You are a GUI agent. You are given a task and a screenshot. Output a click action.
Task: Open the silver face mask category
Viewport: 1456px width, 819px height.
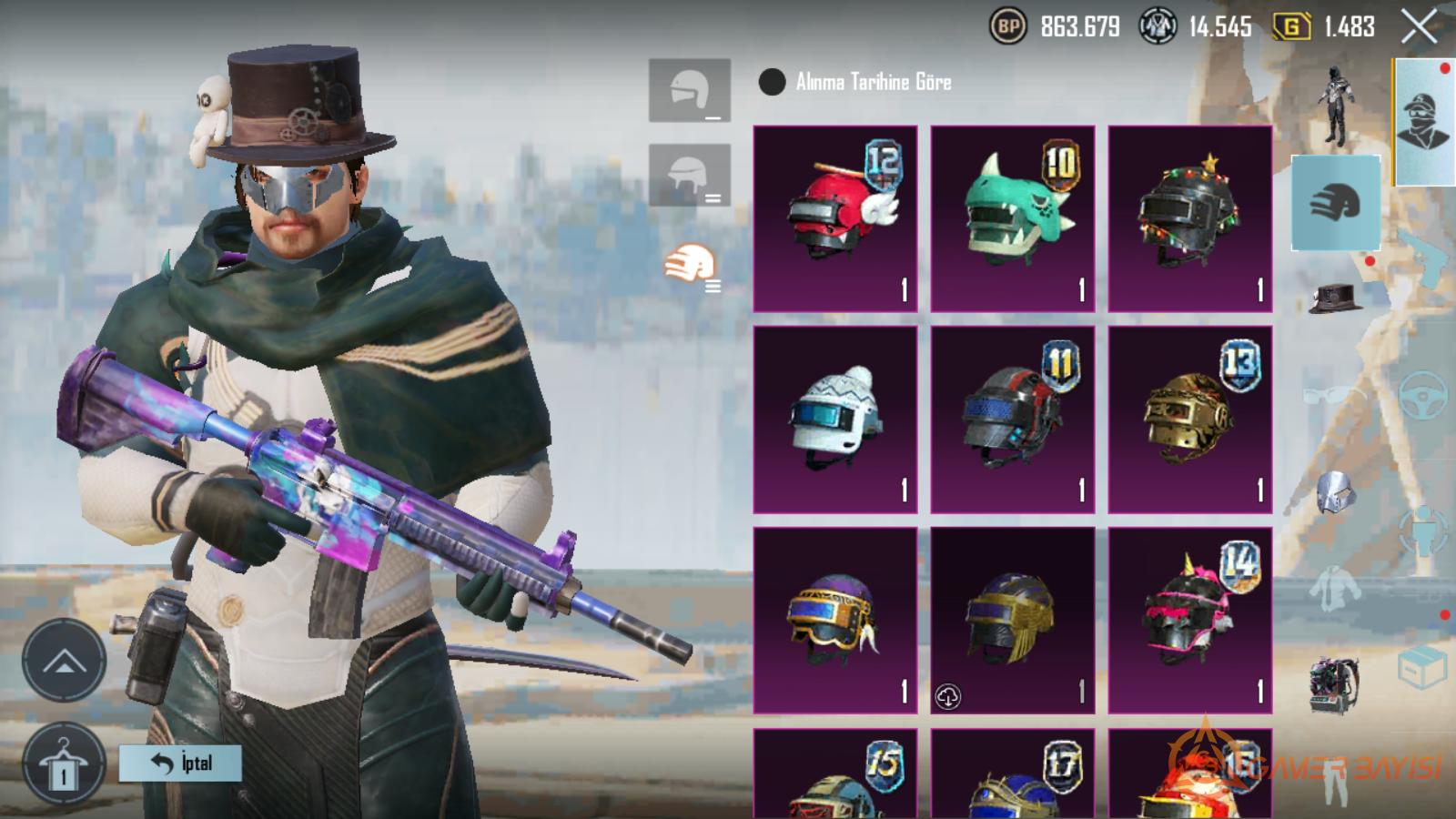click(x=1335, y=492)
